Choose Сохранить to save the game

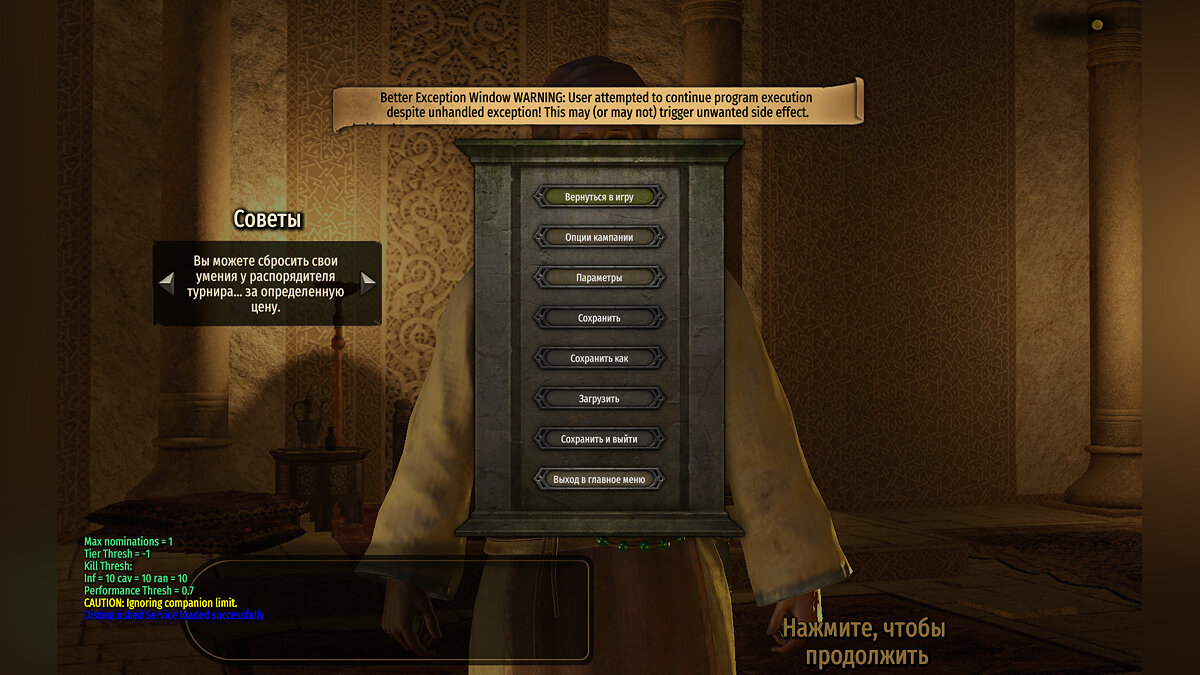pos(599,318)
